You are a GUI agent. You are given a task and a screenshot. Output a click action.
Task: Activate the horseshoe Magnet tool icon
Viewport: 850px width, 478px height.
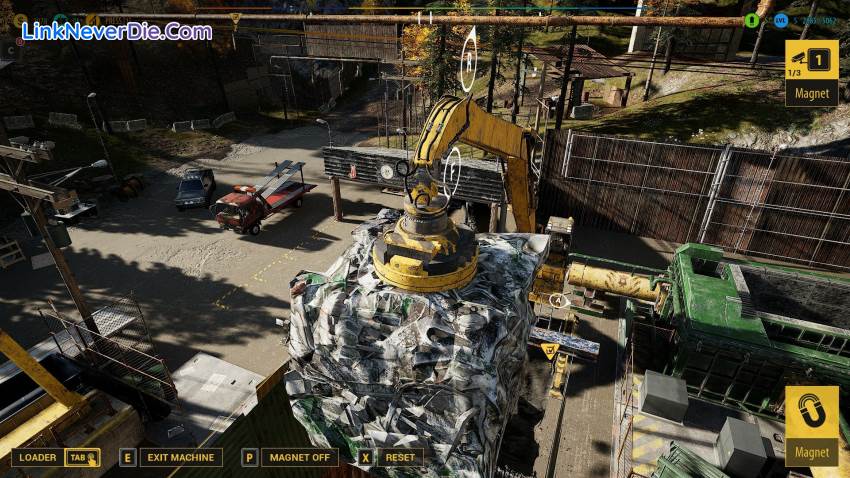pyautogui.click(x=811, y=413)
